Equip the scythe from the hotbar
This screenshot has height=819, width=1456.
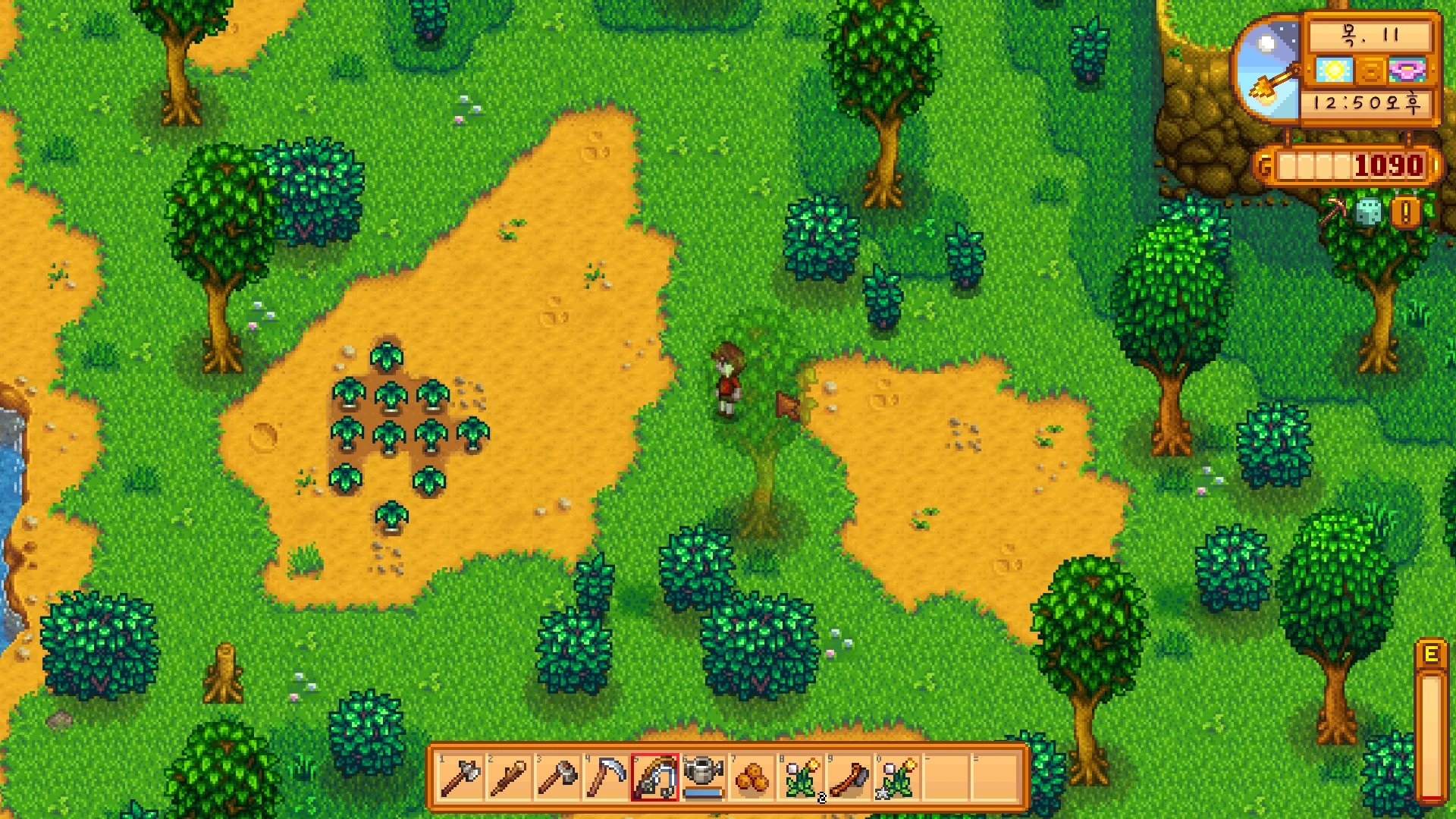coord(606,777)
